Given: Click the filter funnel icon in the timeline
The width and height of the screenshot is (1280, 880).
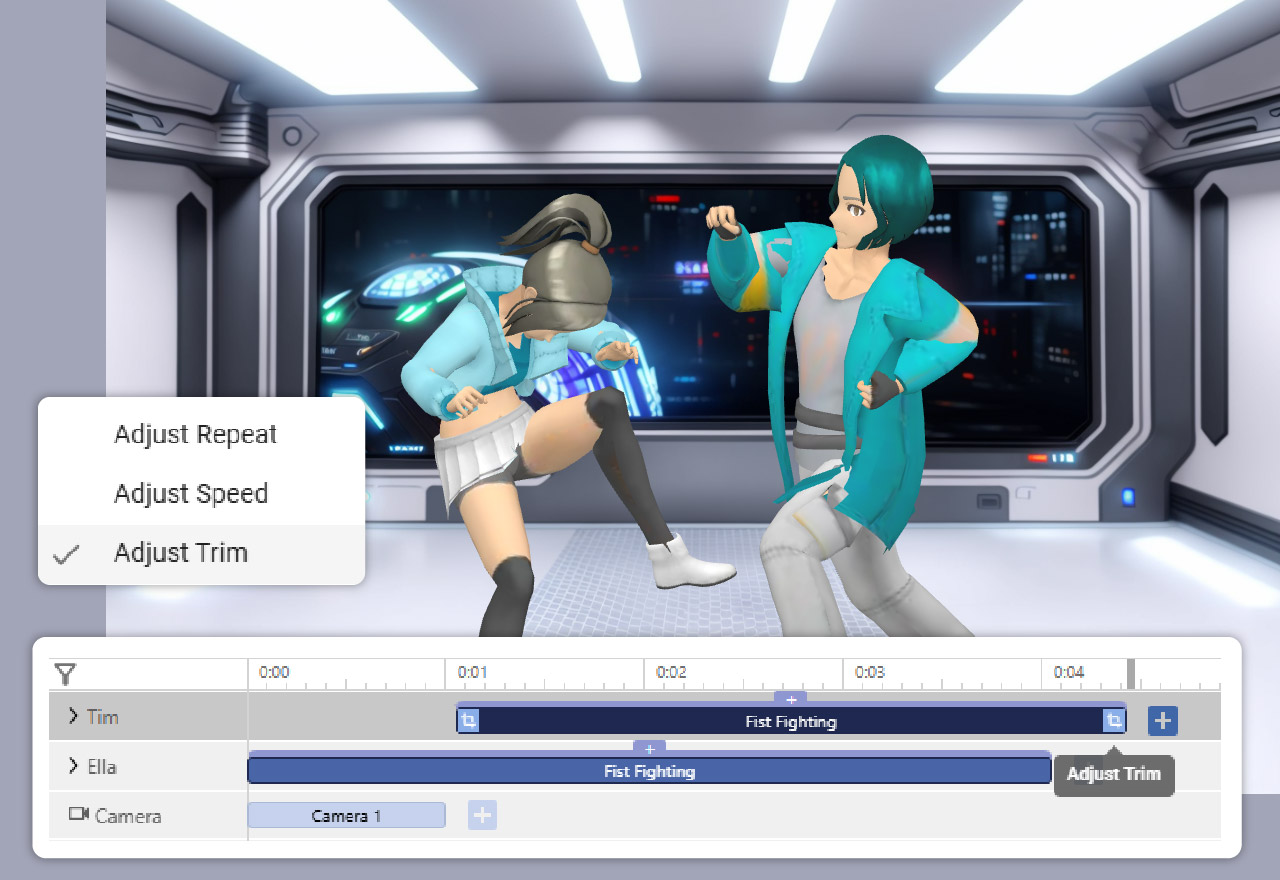Looking at the screenshot, I should coord(66,675).
